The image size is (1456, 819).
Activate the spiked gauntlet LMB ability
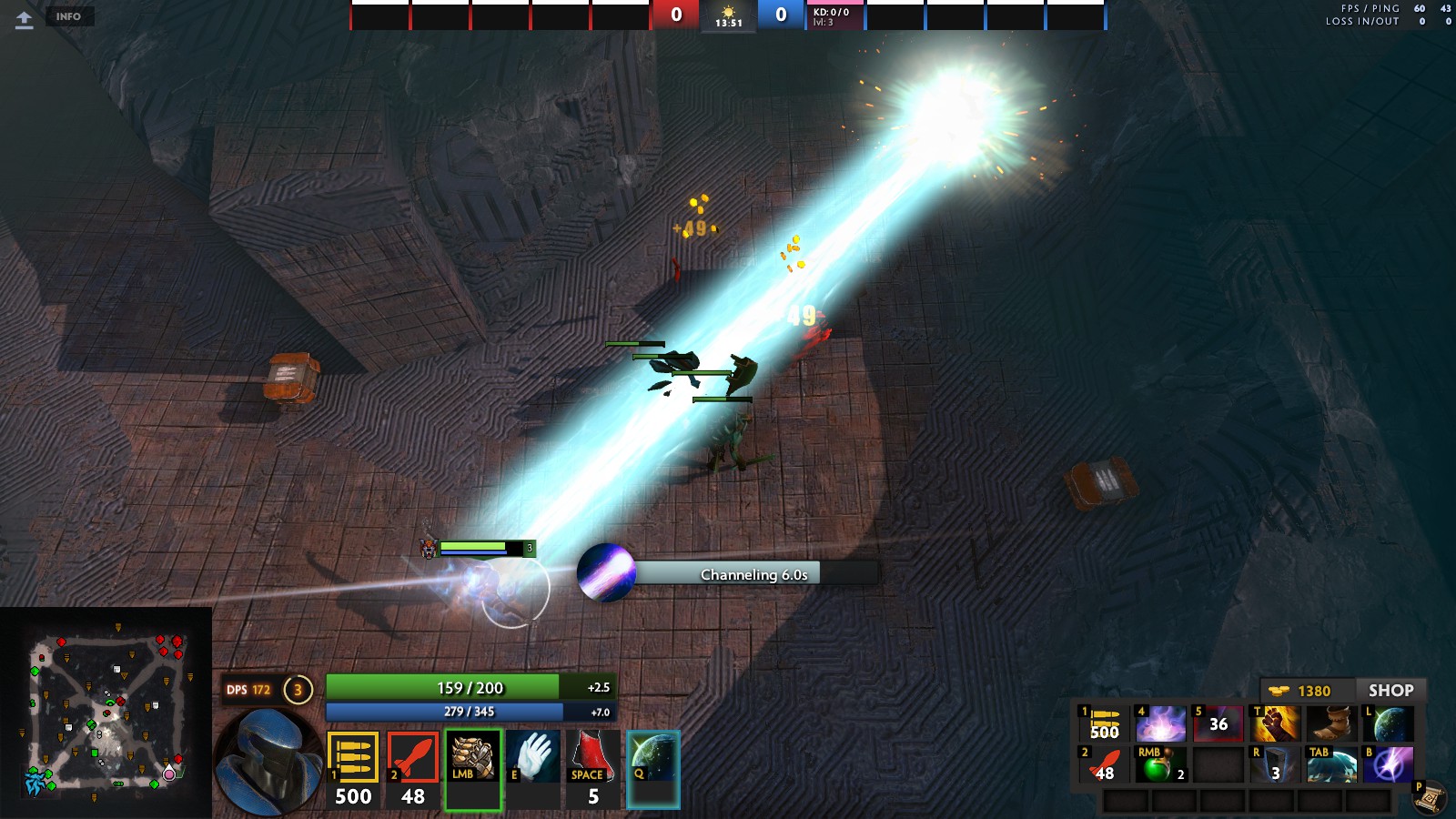coord(473,769)
